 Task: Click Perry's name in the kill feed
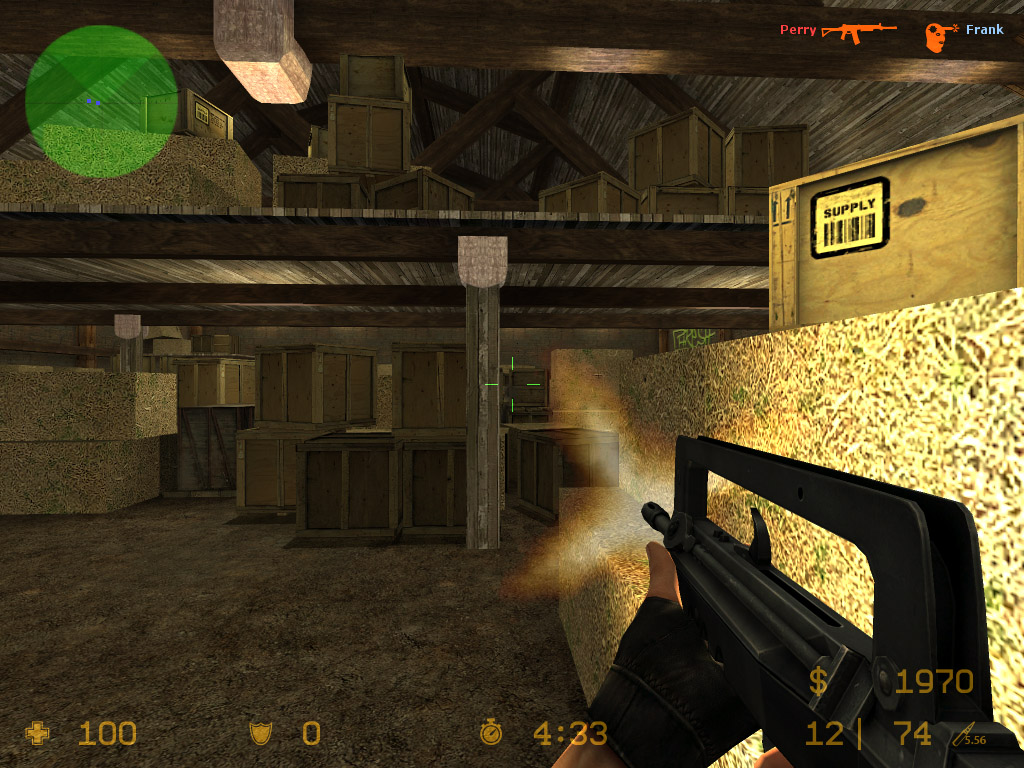pos(798,30)
